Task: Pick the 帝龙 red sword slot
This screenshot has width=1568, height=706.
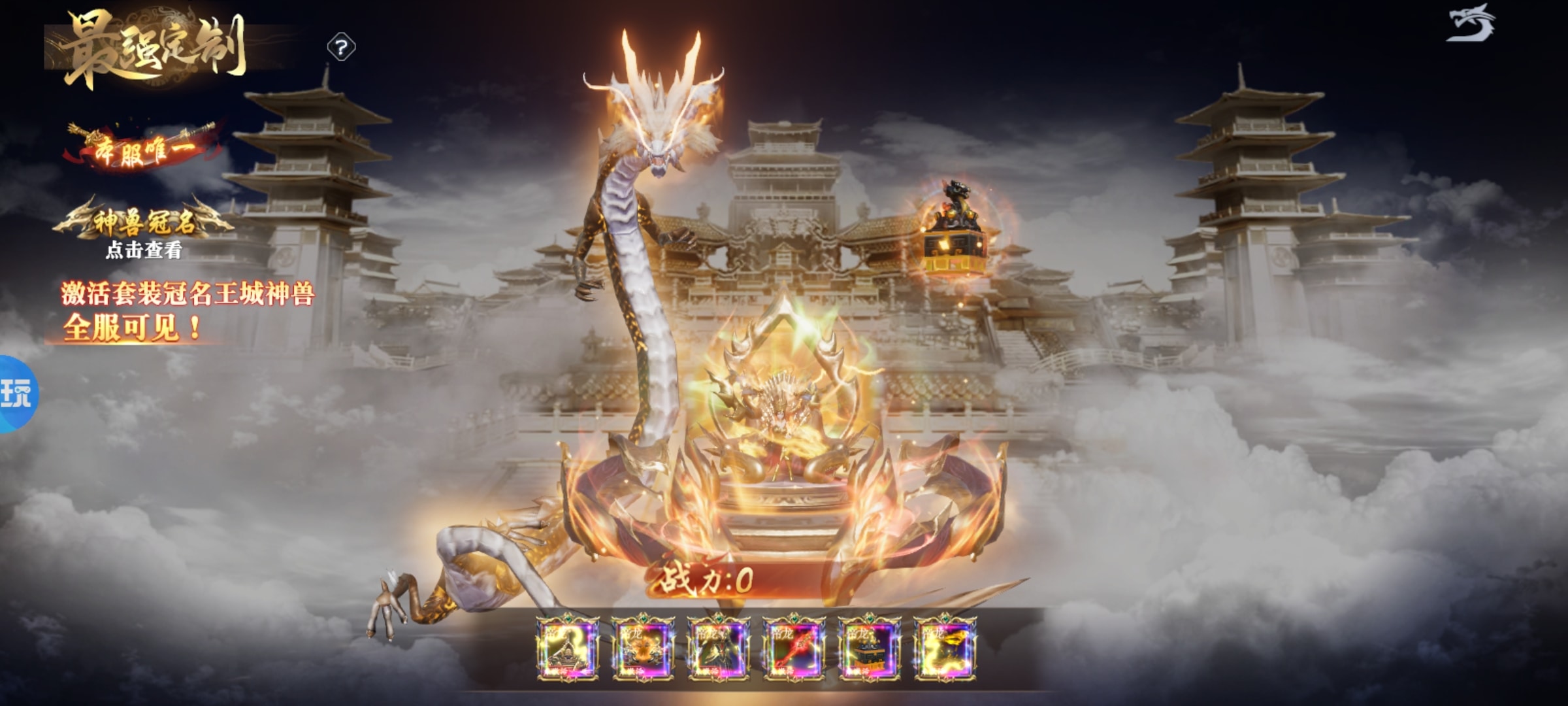Action: (x=794, y=648)
